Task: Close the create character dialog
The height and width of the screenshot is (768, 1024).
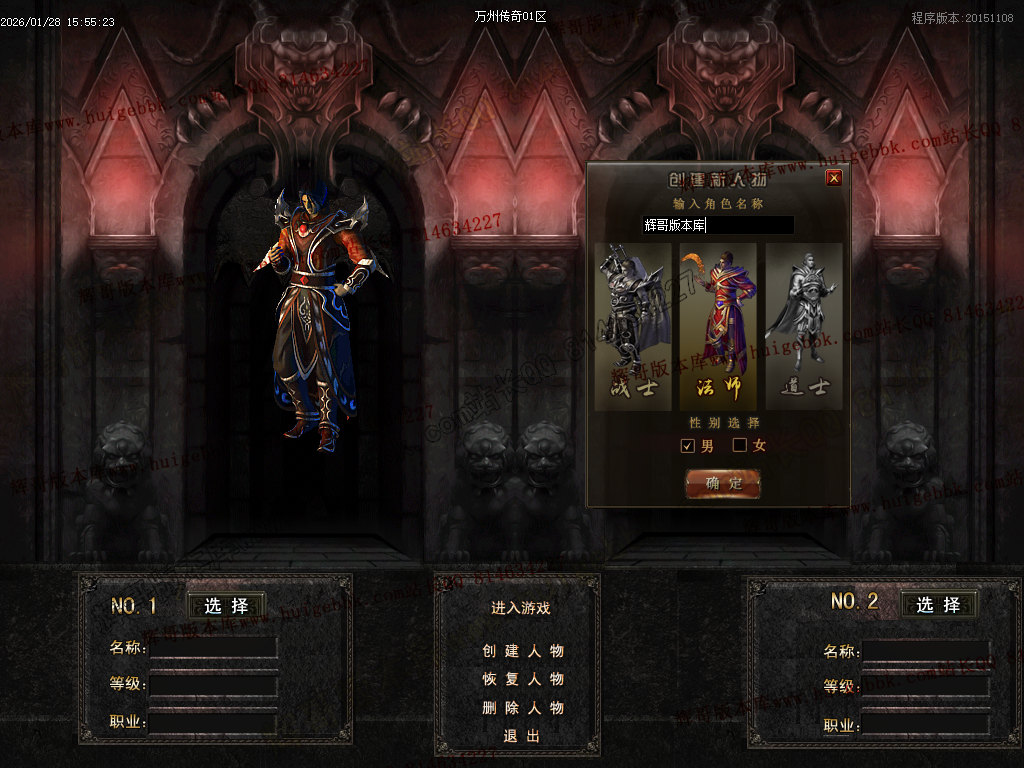Action: [834, 178]
